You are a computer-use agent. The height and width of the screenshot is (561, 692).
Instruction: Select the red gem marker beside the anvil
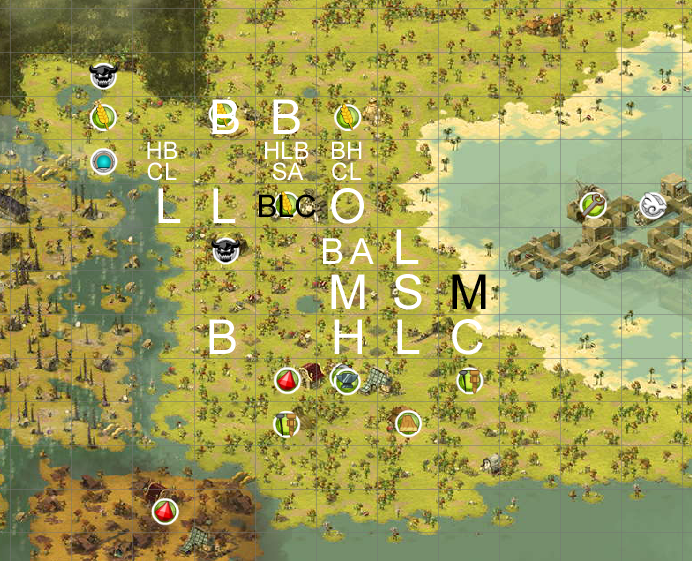click(287, 381)
